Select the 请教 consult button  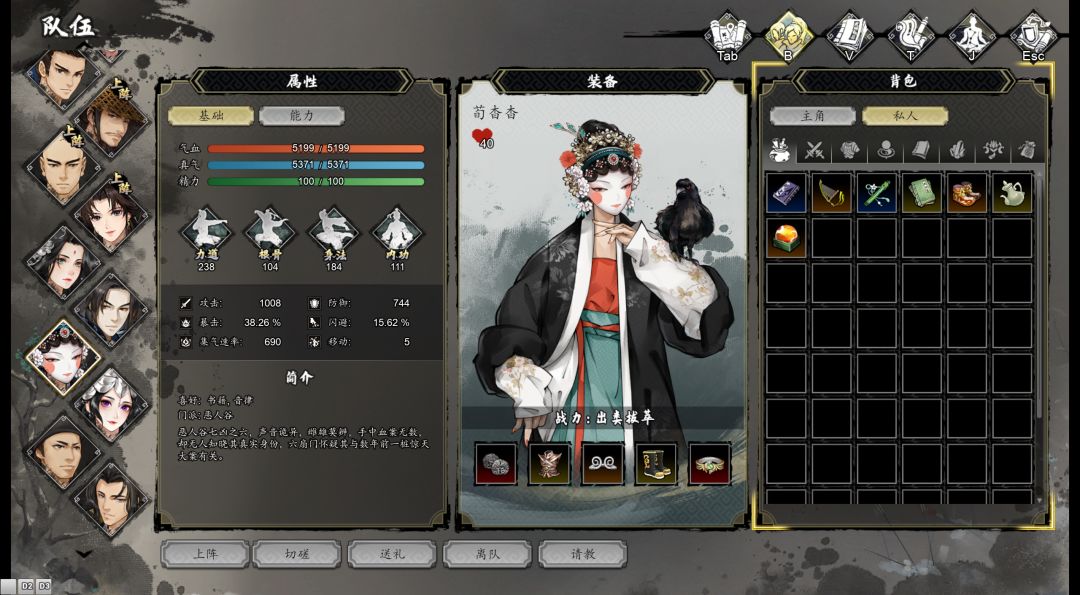point(582,554)
